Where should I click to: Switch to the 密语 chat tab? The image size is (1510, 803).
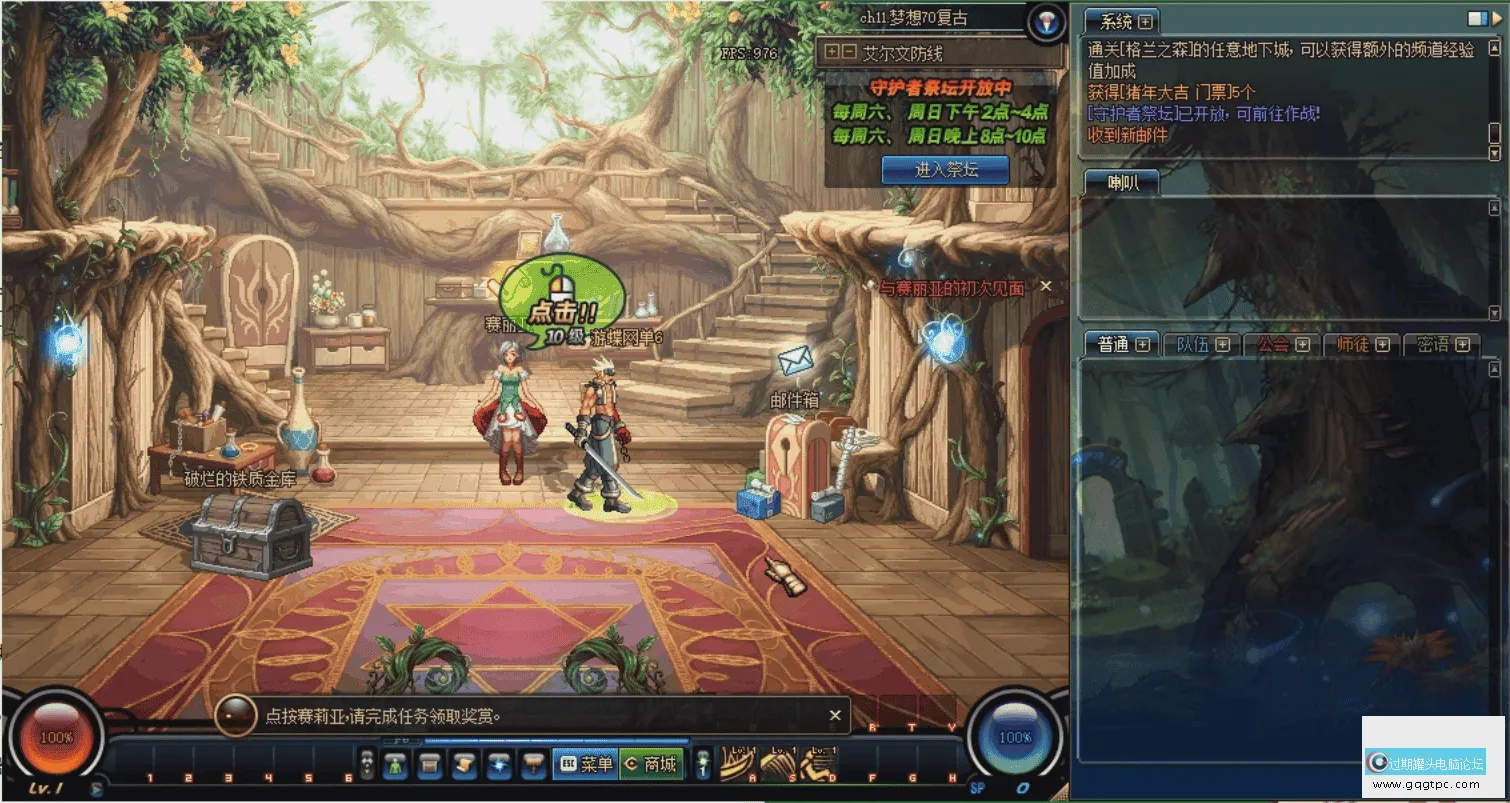click(x=1433, y=345)
